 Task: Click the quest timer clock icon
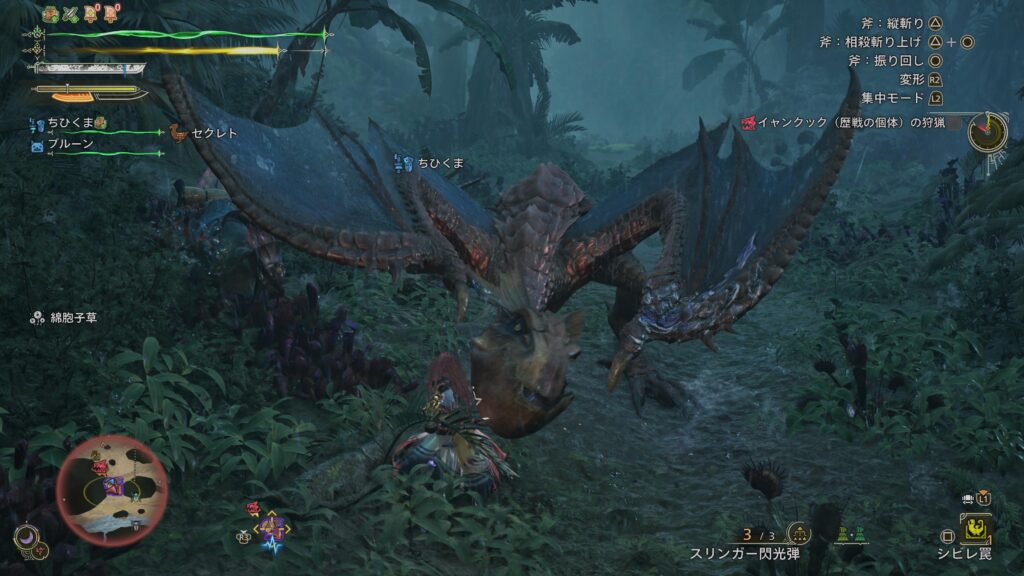[x=989, y=131]
